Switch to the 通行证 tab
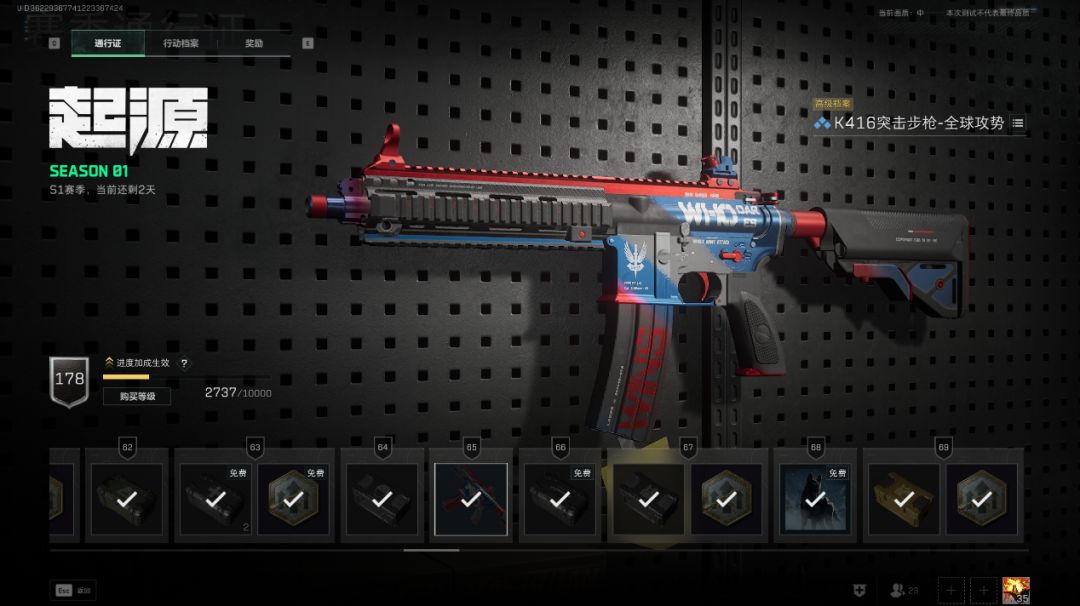The image size is (1080, 606). click(107, 44)
